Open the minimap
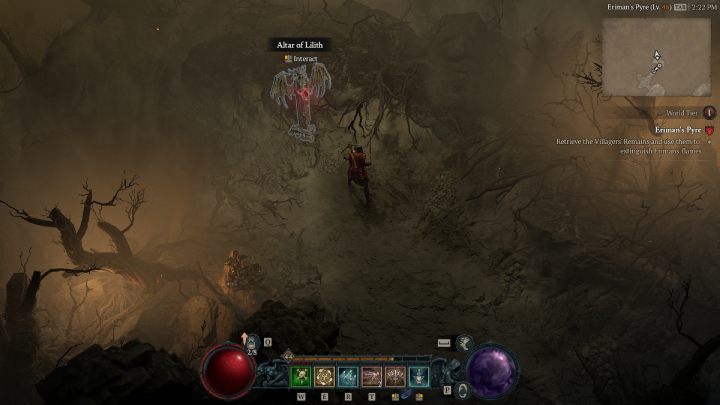The height and width of the screenshot is (405, 720). 656,56
